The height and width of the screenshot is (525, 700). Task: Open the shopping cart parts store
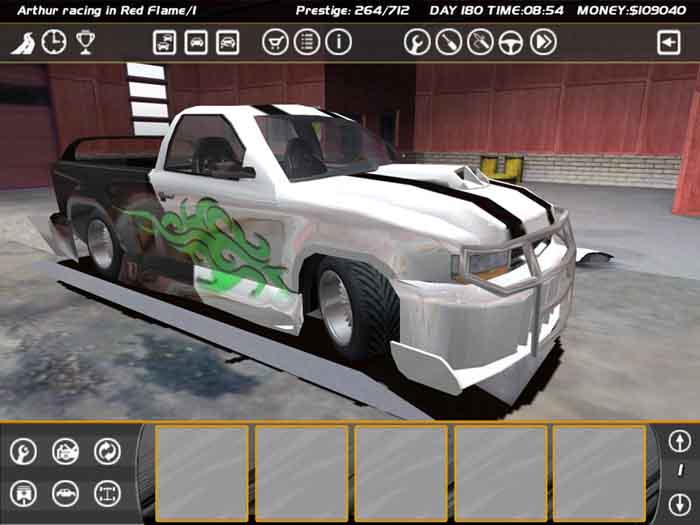coord(274,42)
